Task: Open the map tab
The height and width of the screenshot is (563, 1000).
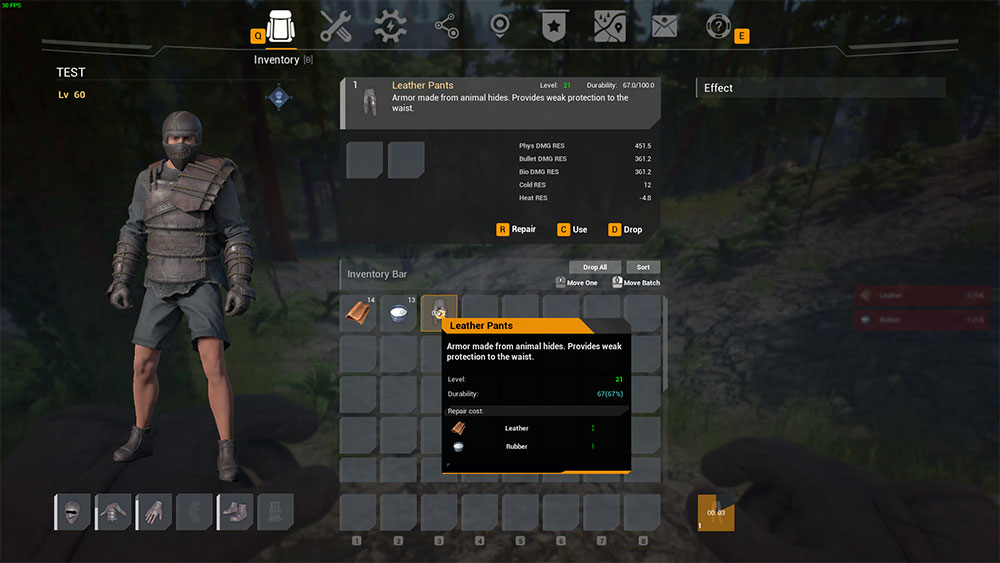Action: (609, 27)
